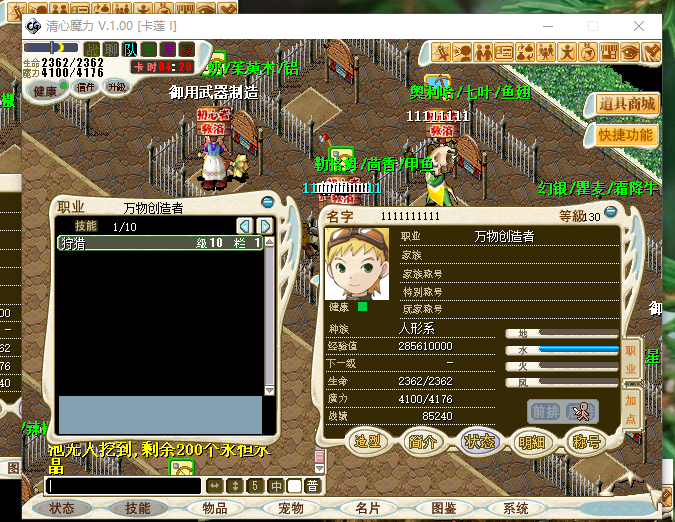Open the 物品 inventory menu
This screenshot has height=522, width=675.
[x=214, y=508]
